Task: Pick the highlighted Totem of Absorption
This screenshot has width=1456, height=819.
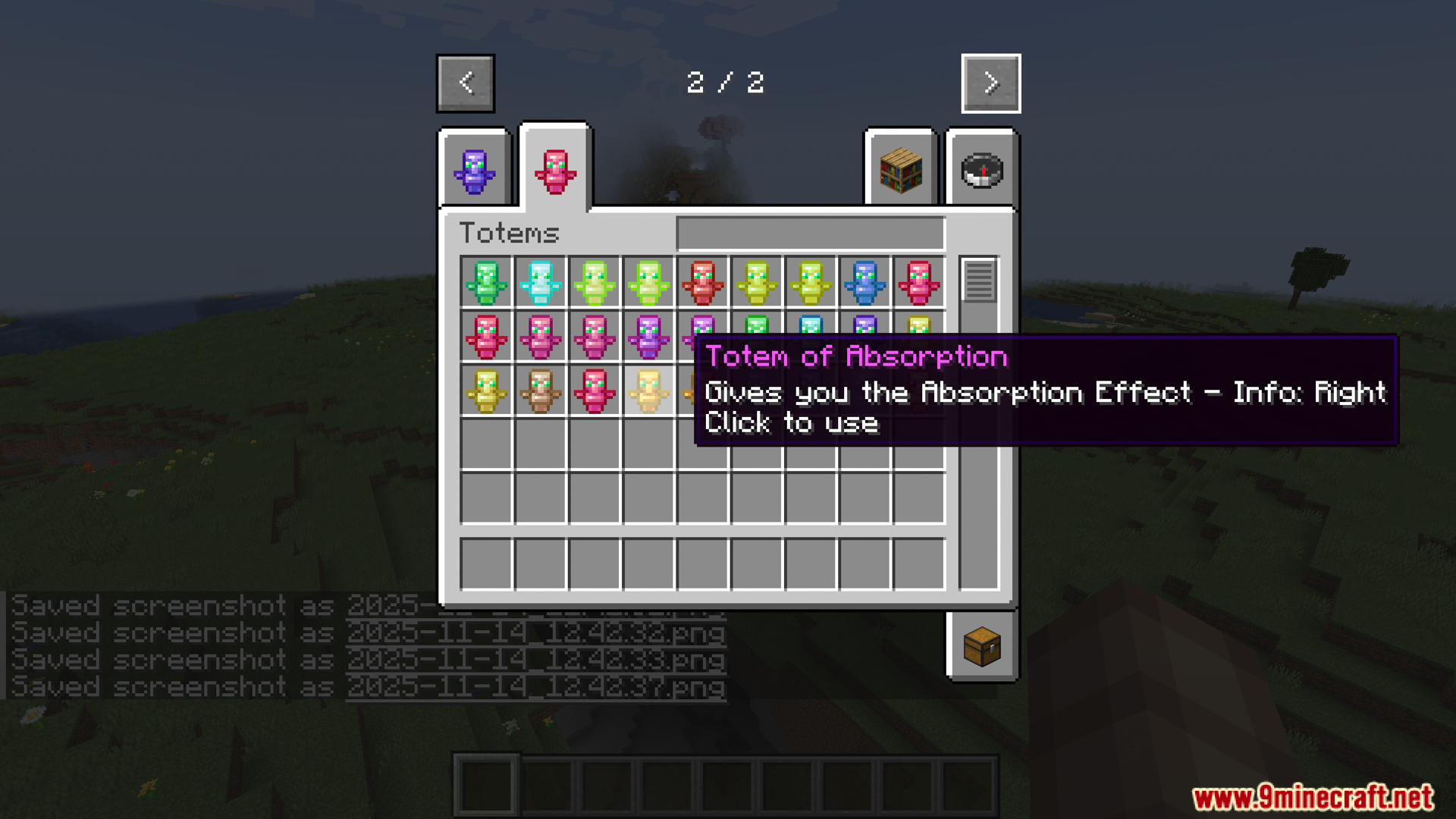Action: point(648,391)
